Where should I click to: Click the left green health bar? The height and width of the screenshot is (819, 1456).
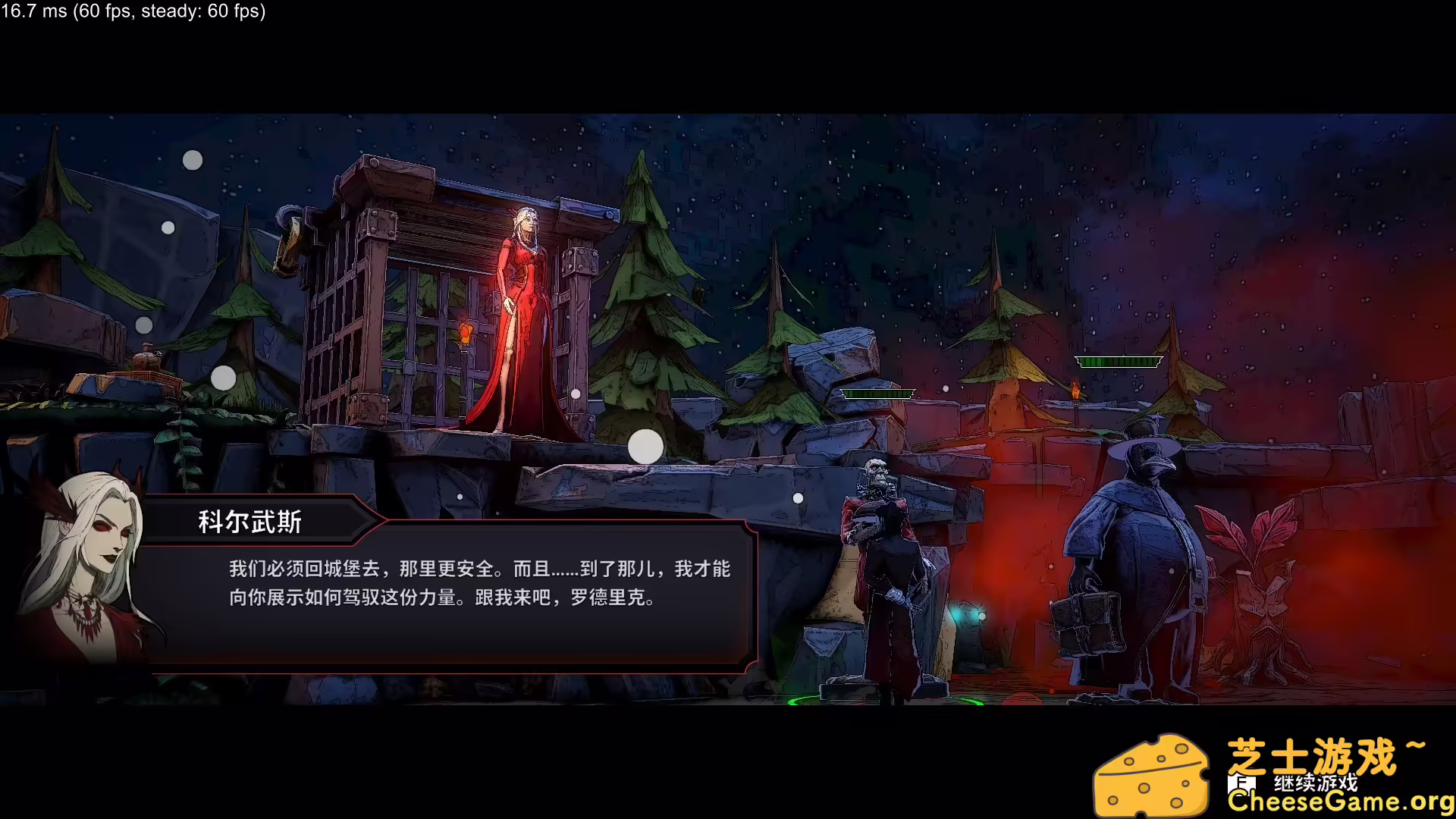(879, 394)
